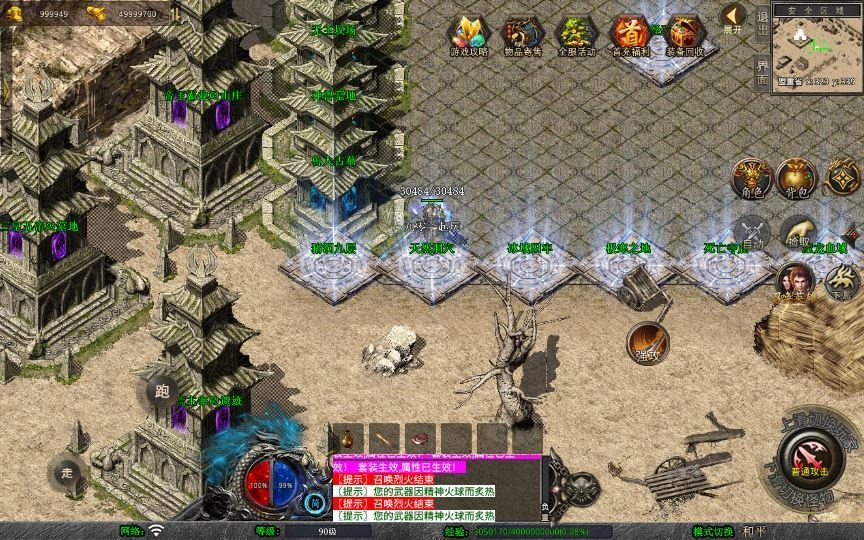Click the 退出 exit button
This screenshot has width=864, height=540.
click(763, 22)
